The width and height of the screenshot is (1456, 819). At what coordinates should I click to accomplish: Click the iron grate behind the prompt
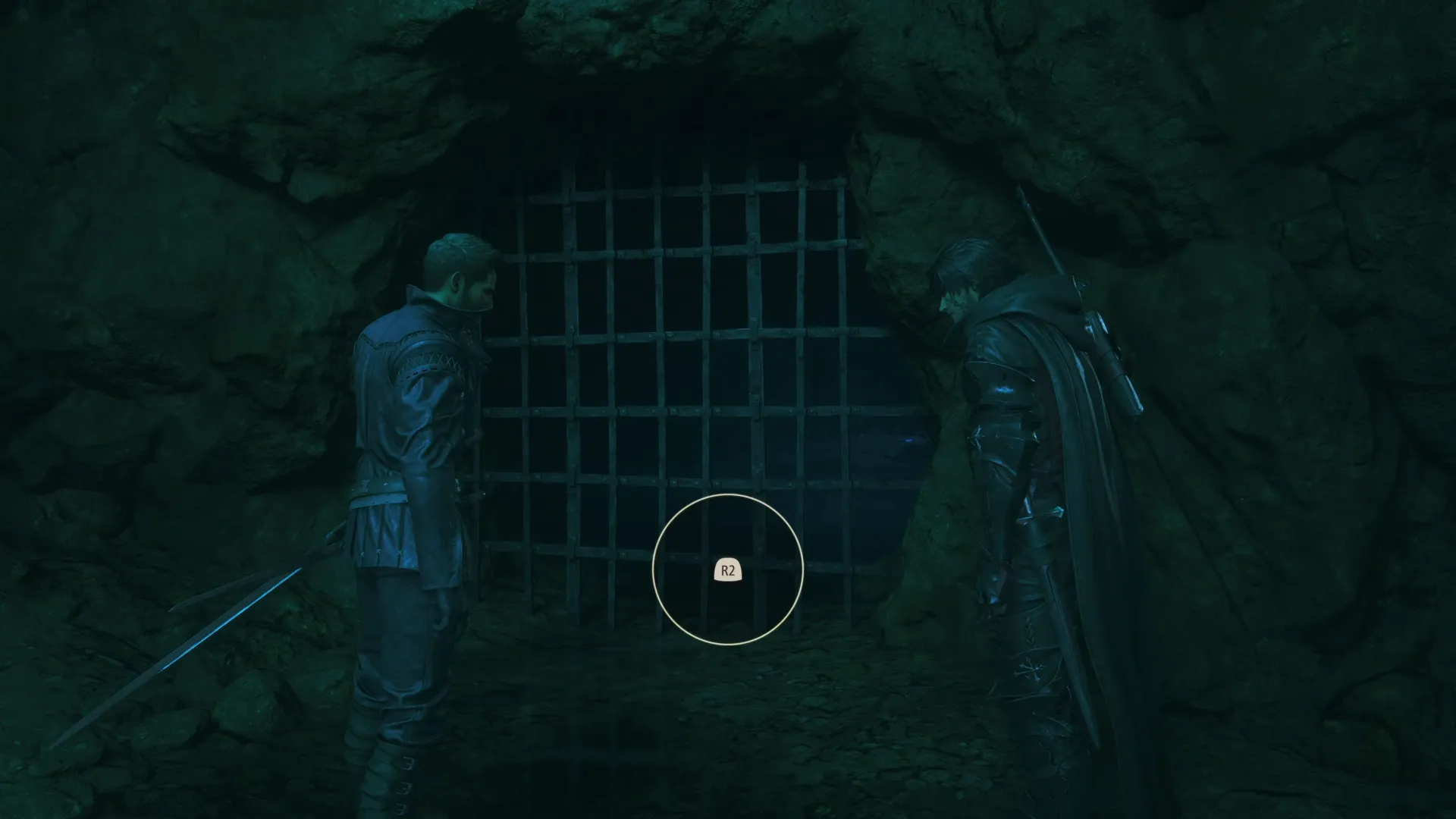682,341
